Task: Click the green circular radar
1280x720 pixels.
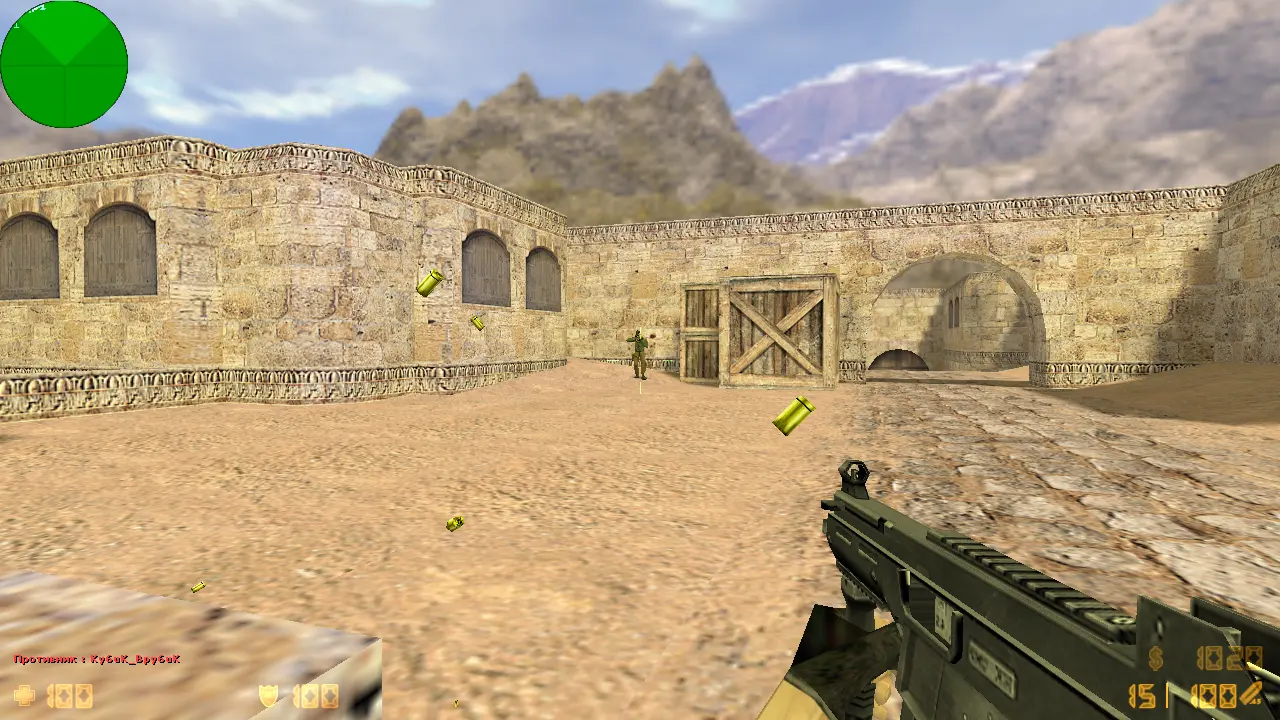Action: (x=64, y=64)
